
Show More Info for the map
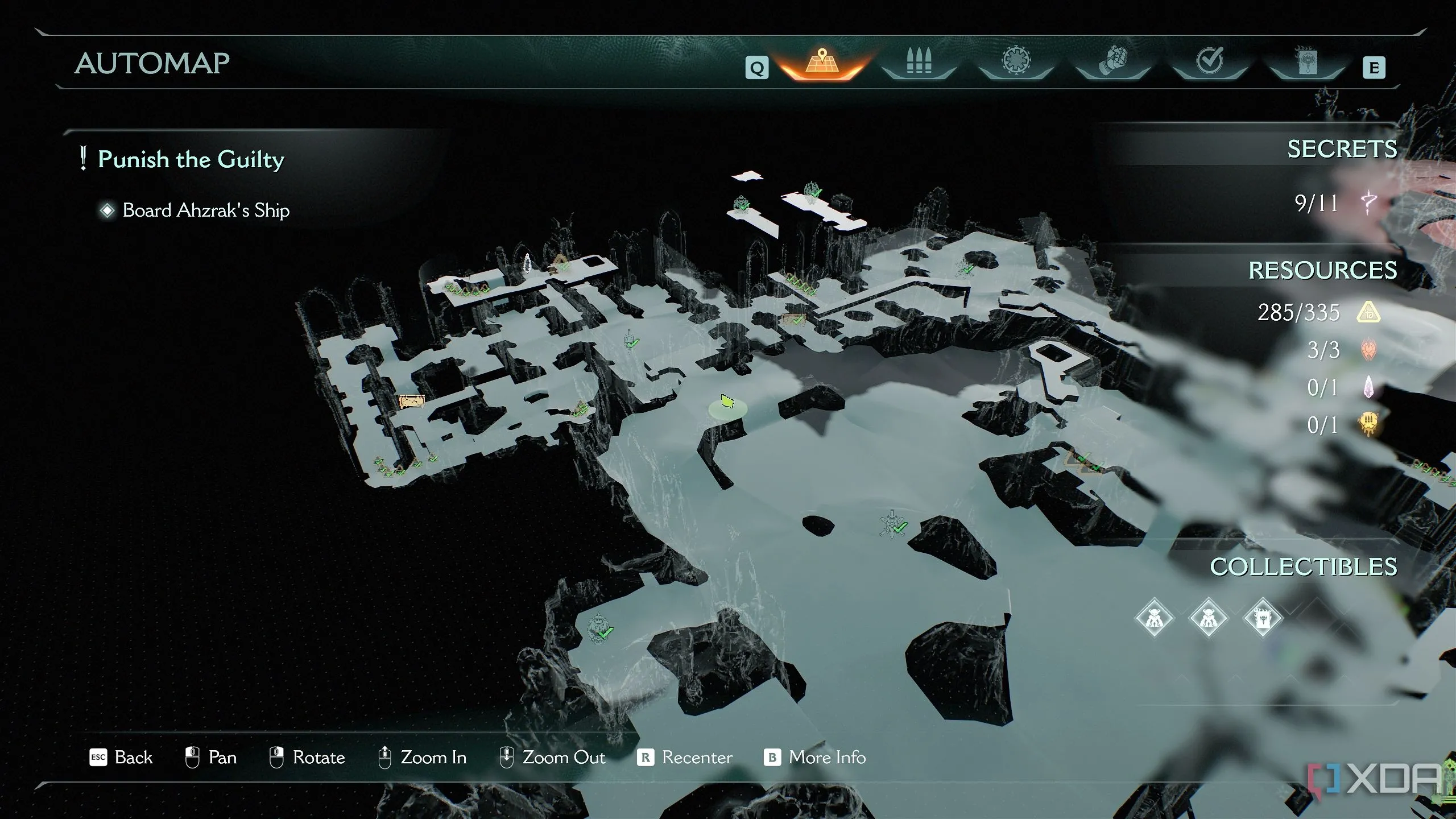815,758
